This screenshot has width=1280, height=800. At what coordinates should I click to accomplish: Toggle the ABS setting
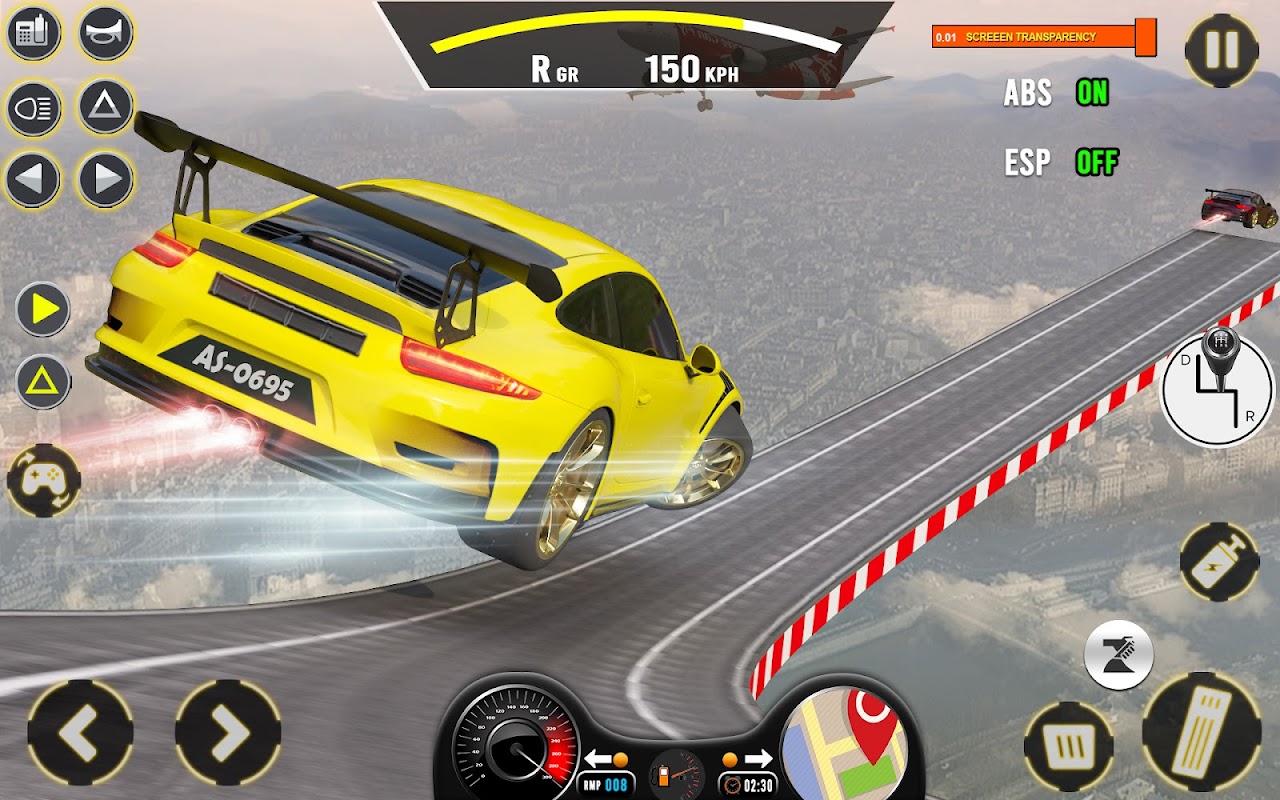[1092, 93]
